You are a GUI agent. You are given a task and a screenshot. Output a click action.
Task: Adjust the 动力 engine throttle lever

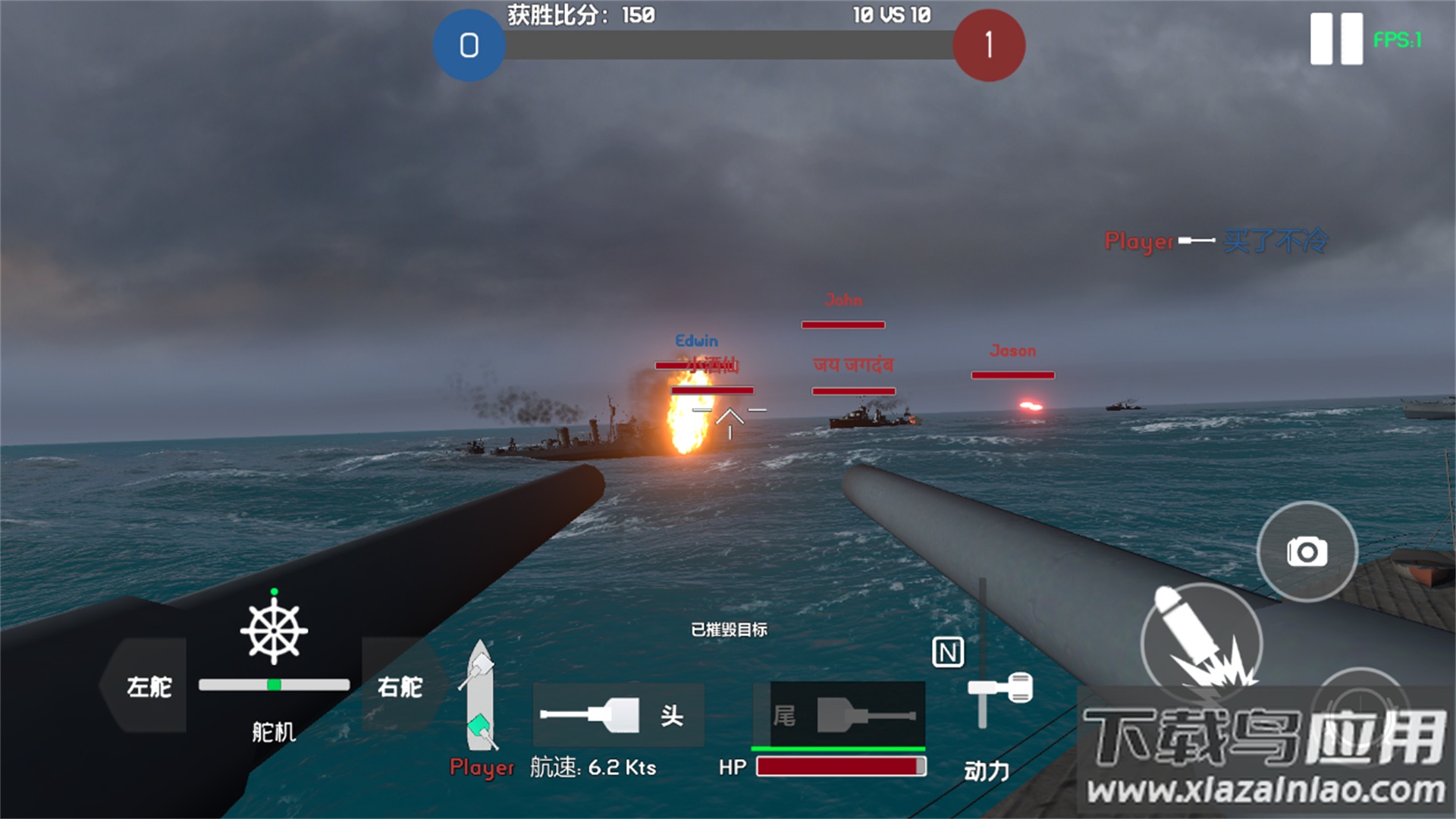pyautogui.click(x=999, y=689)
